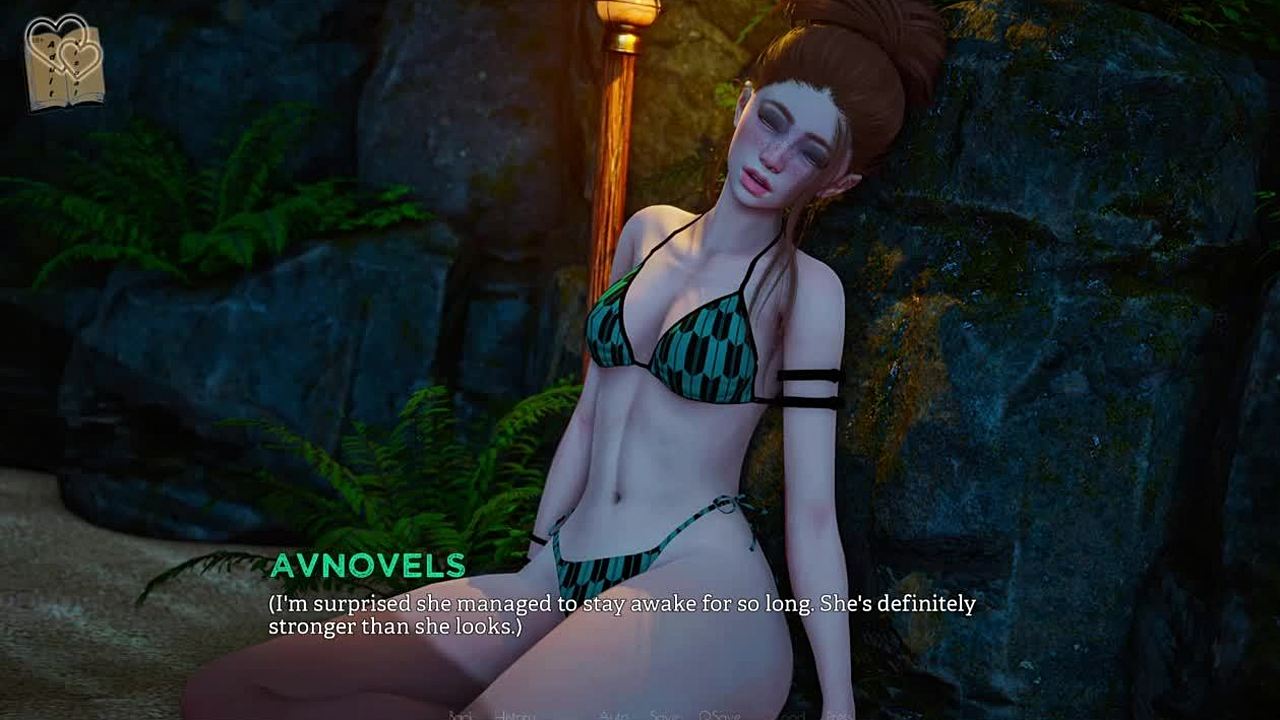This screenshot has width=1280, height=720.
Task: Open the Save game screen
Action: 664,715
